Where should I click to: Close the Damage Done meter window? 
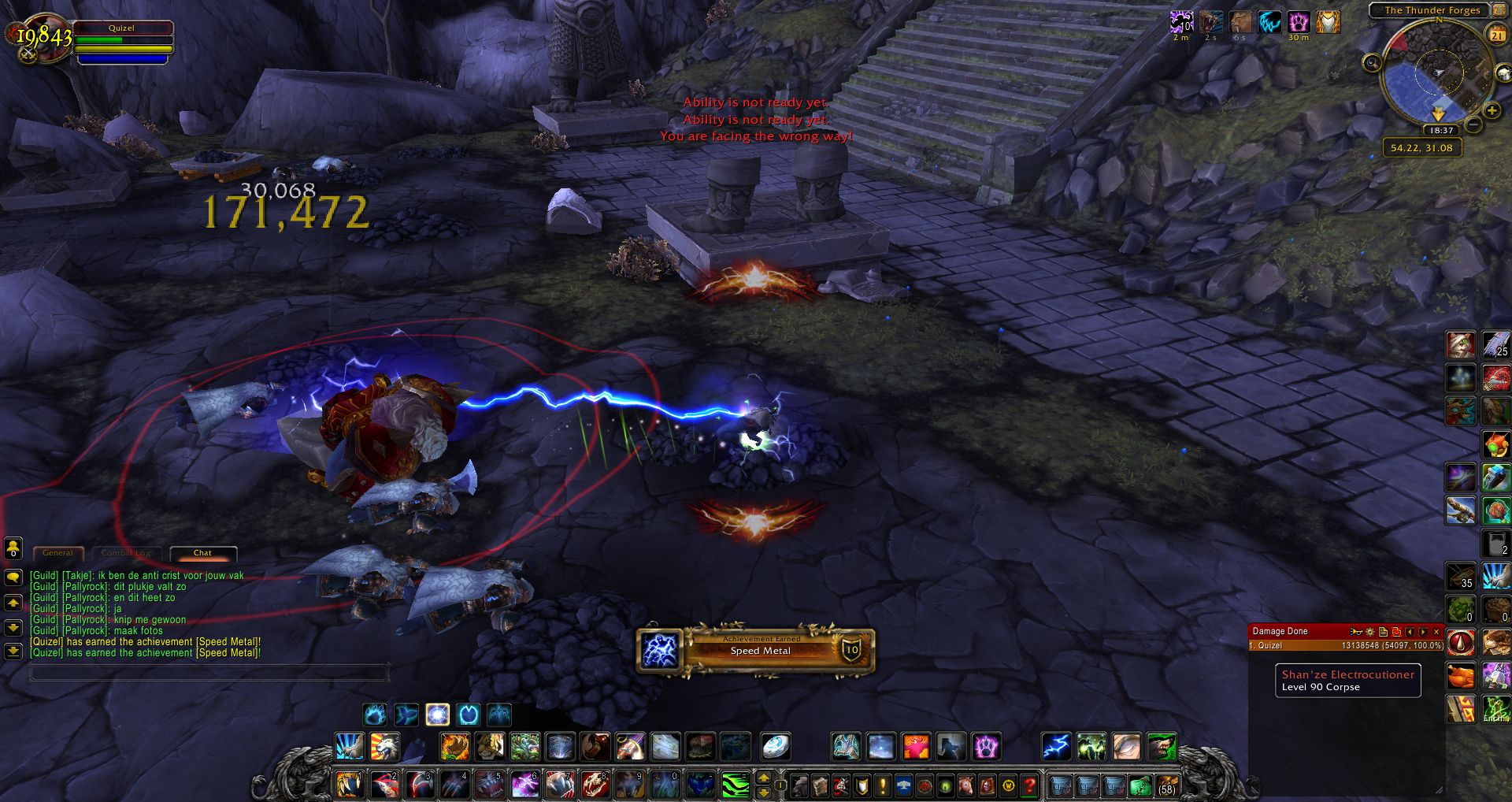[1436, 632]
